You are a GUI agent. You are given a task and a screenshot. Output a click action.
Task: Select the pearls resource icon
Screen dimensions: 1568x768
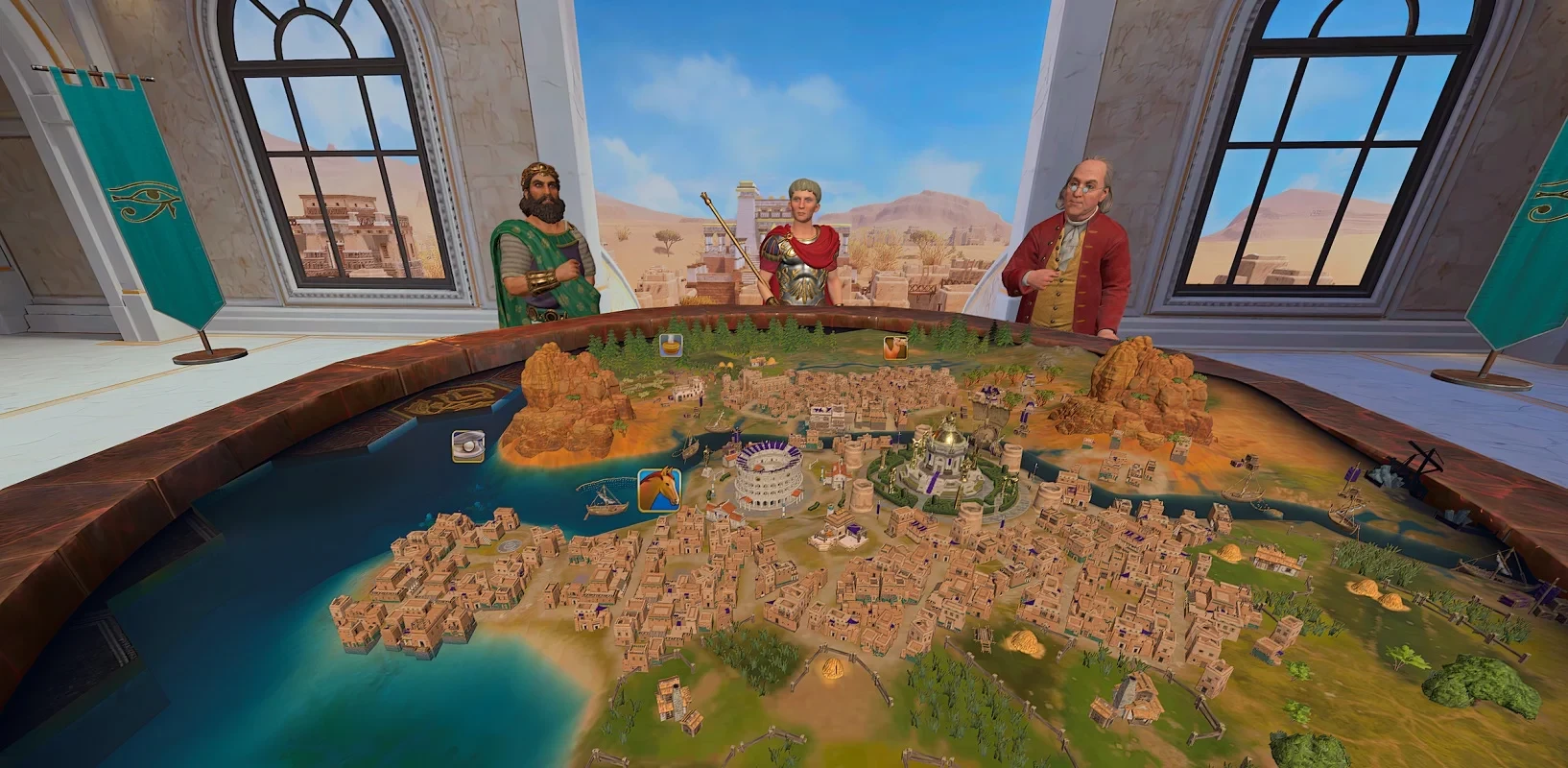468,446
